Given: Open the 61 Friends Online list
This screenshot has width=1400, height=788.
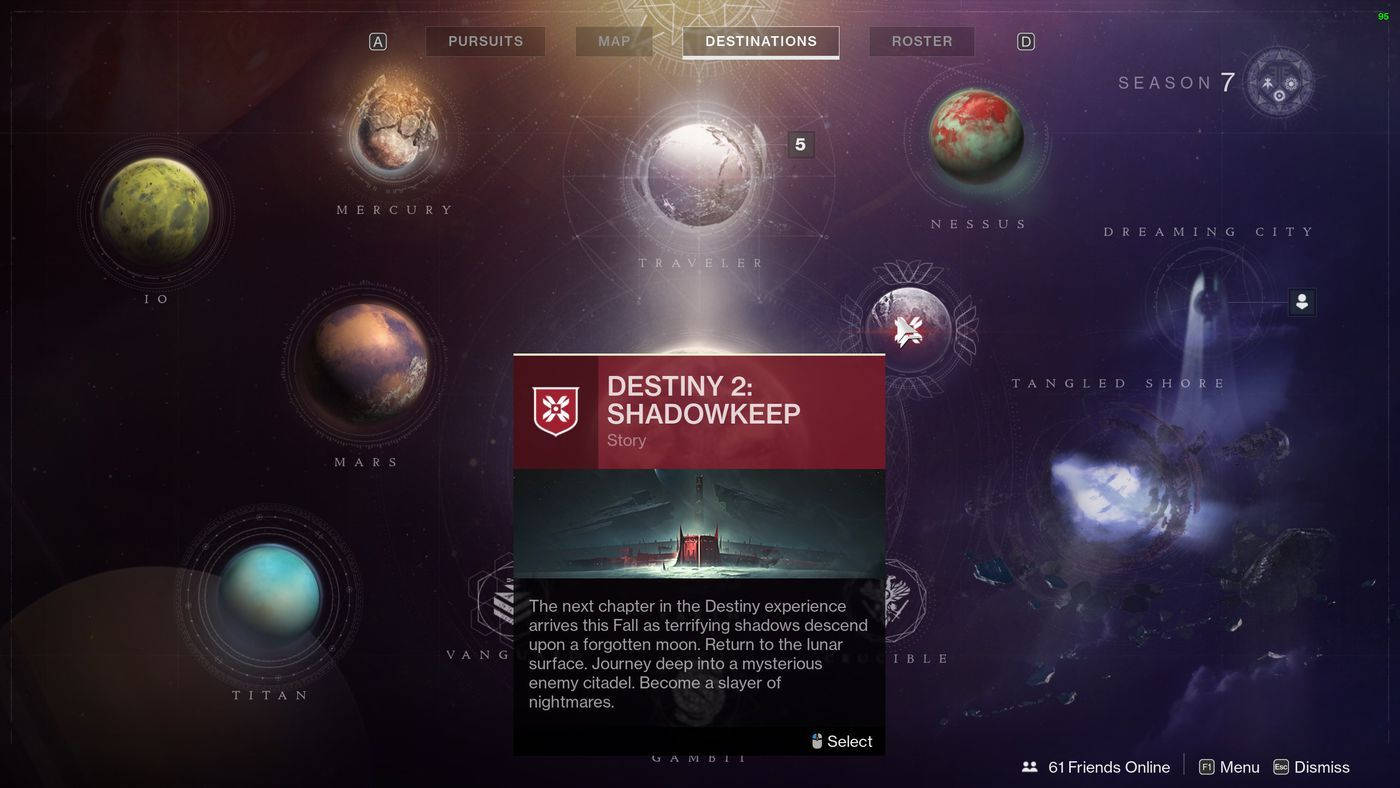Looking at the screenshot, I should (1096, 767).
